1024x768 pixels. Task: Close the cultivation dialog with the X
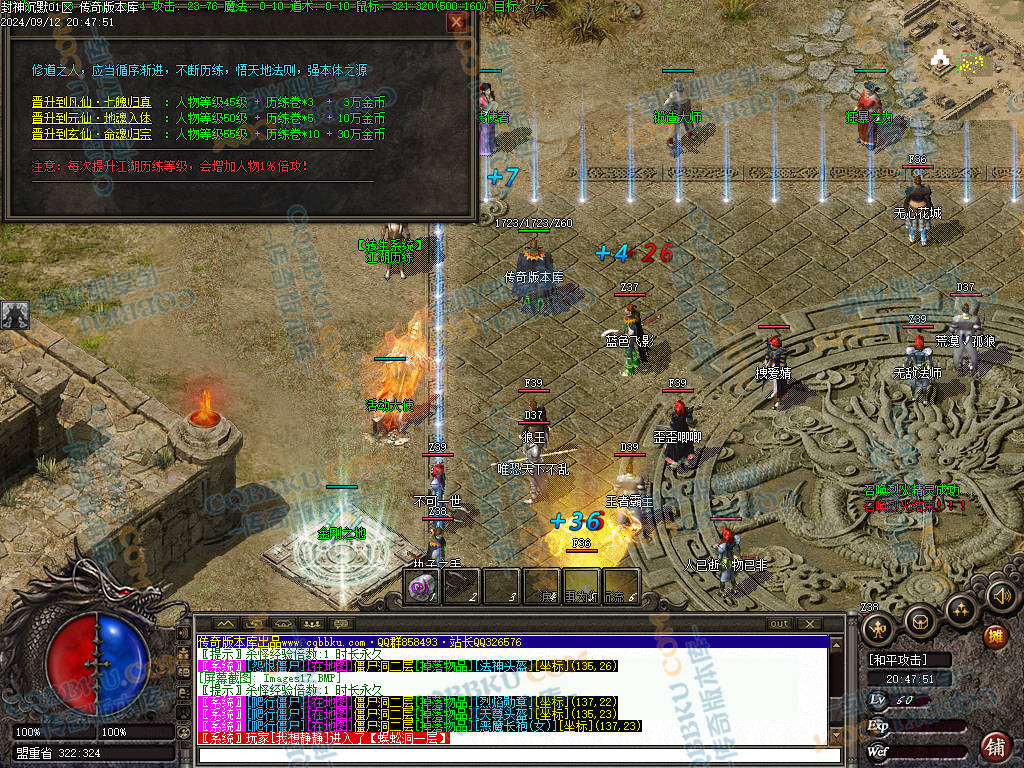tap(457, 21)
